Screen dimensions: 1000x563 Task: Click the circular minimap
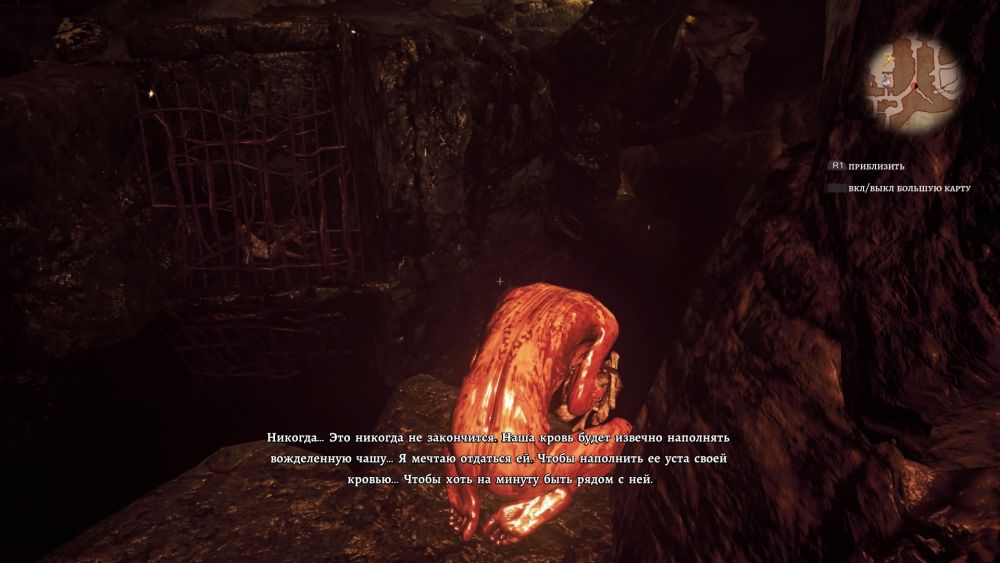[x=913, y=83]
